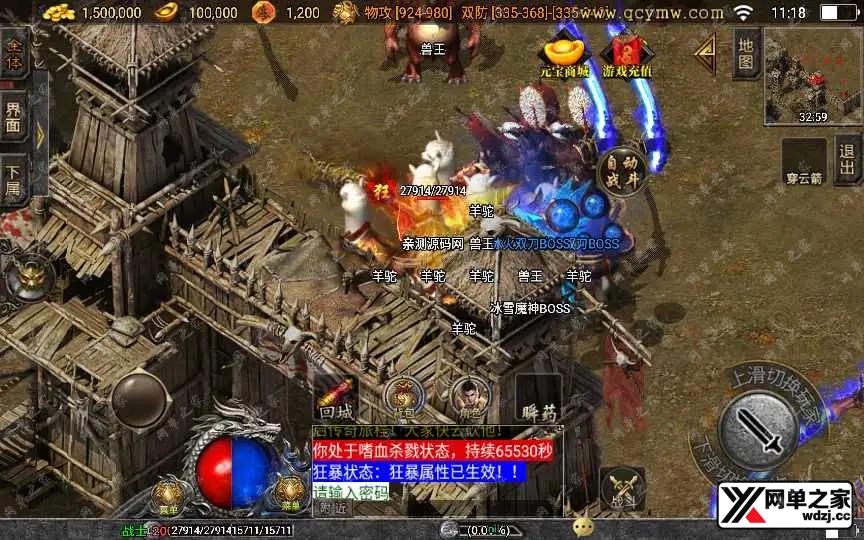Open the 背包 bag
Screen dimensions: 864x540
point(403,397)
